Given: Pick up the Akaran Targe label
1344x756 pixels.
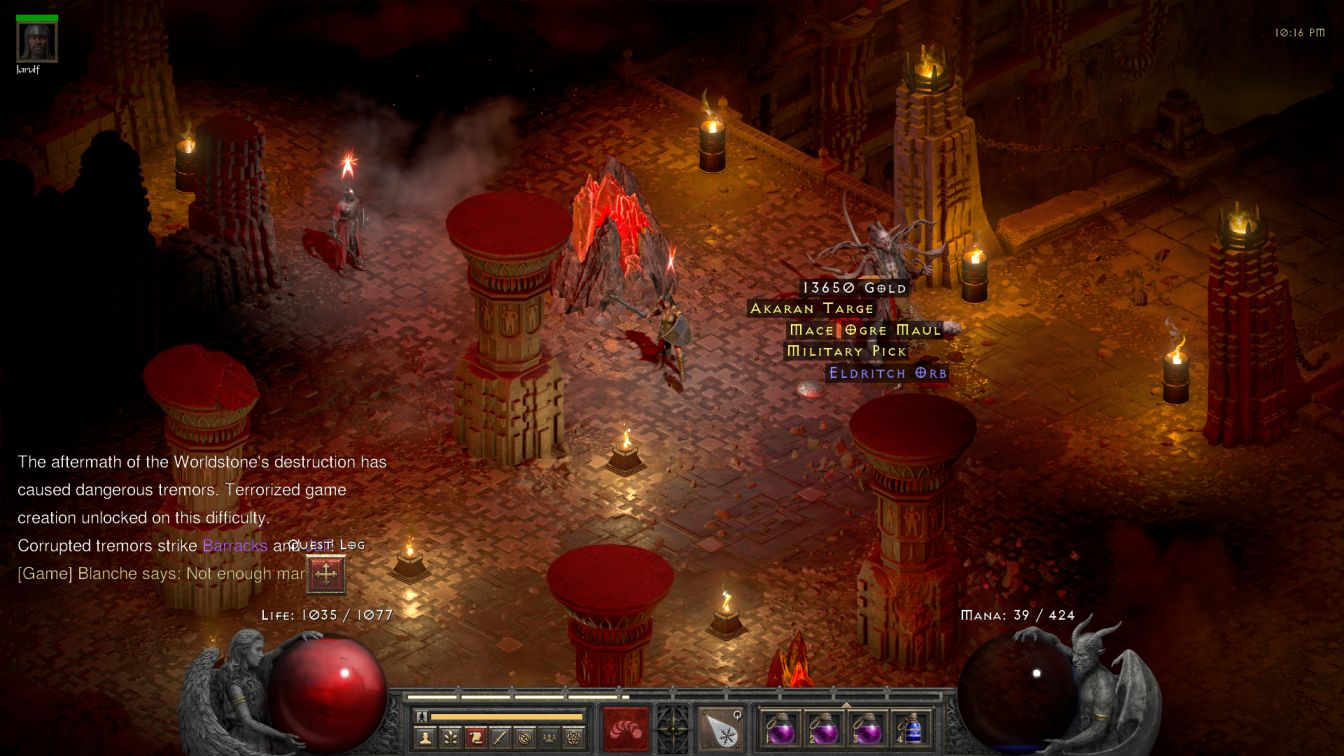Looking at the screenshot, I should (x=812, y=309).
